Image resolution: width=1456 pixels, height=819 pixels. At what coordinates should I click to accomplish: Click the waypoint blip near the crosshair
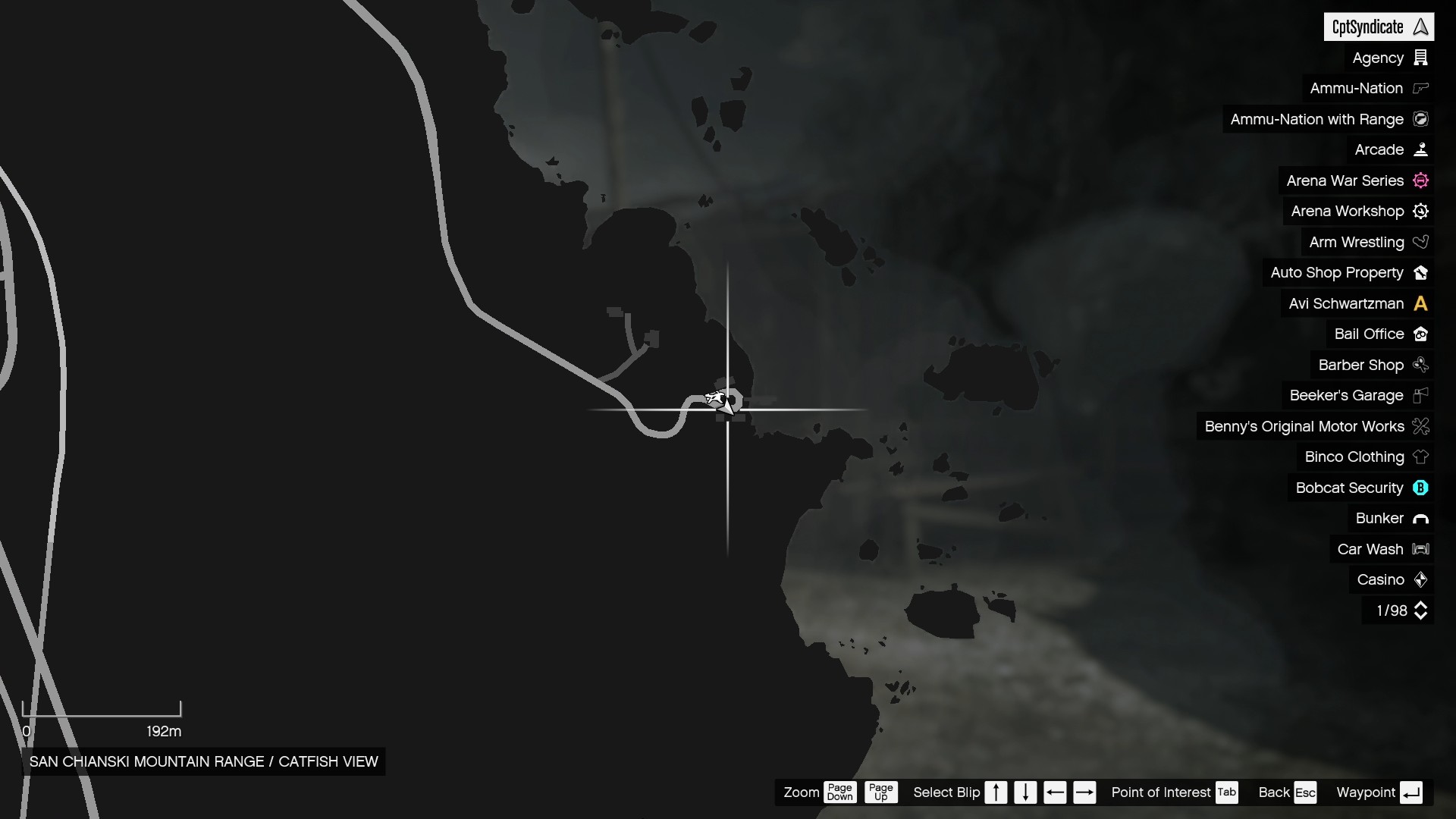(721, 401)
